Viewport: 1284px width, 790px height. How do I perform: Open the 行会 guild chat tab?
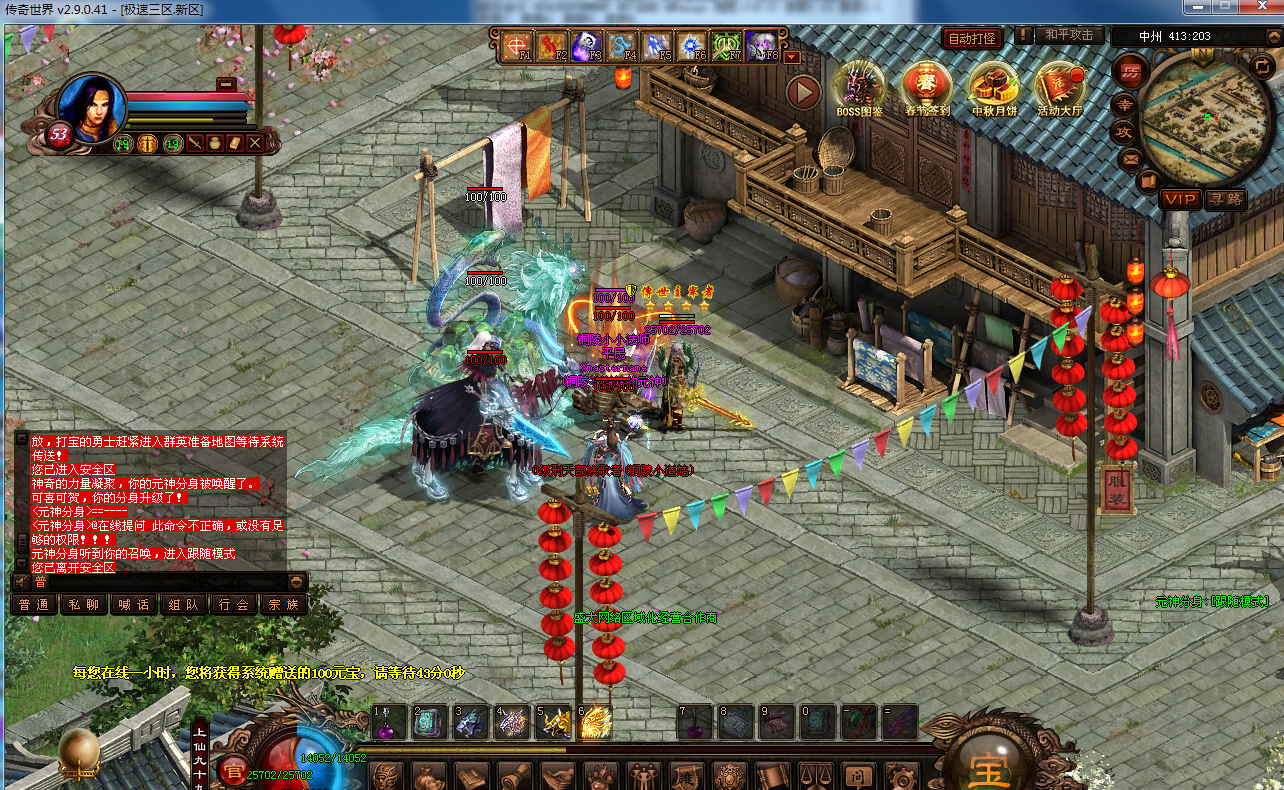(234, 604)
